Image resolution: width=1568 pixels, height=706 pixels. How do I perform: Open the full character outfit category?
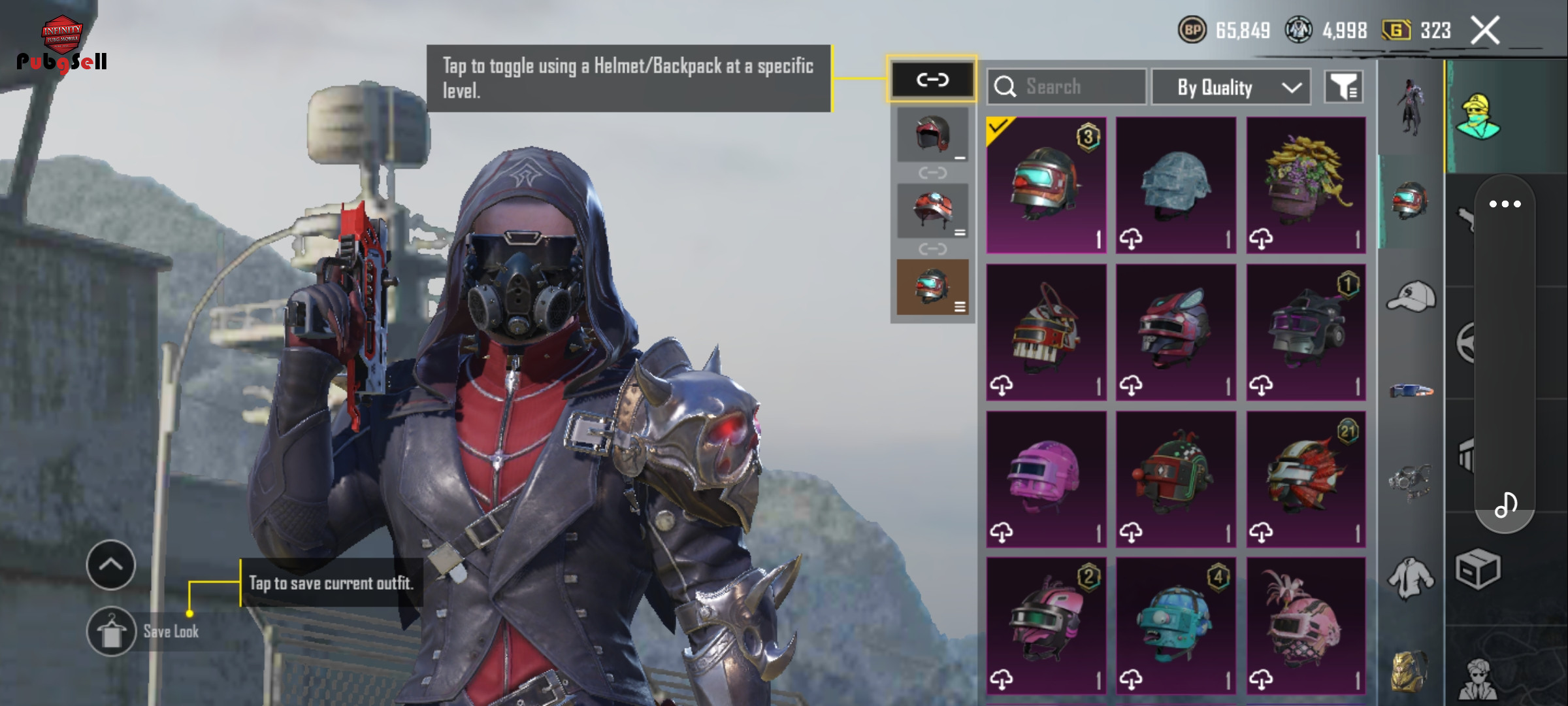coord(1411,108)
